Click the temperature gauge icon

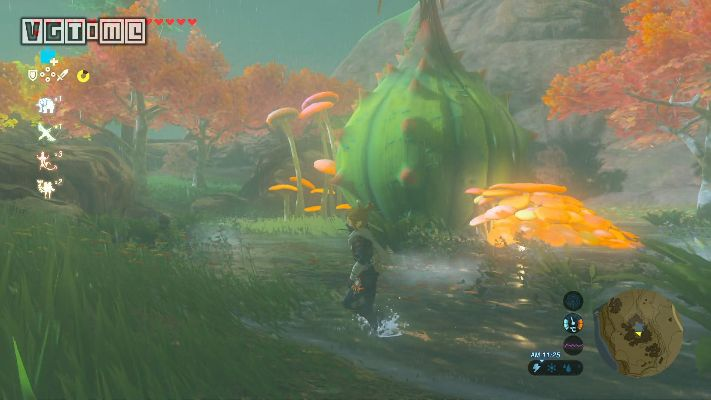tap(573, 322)
